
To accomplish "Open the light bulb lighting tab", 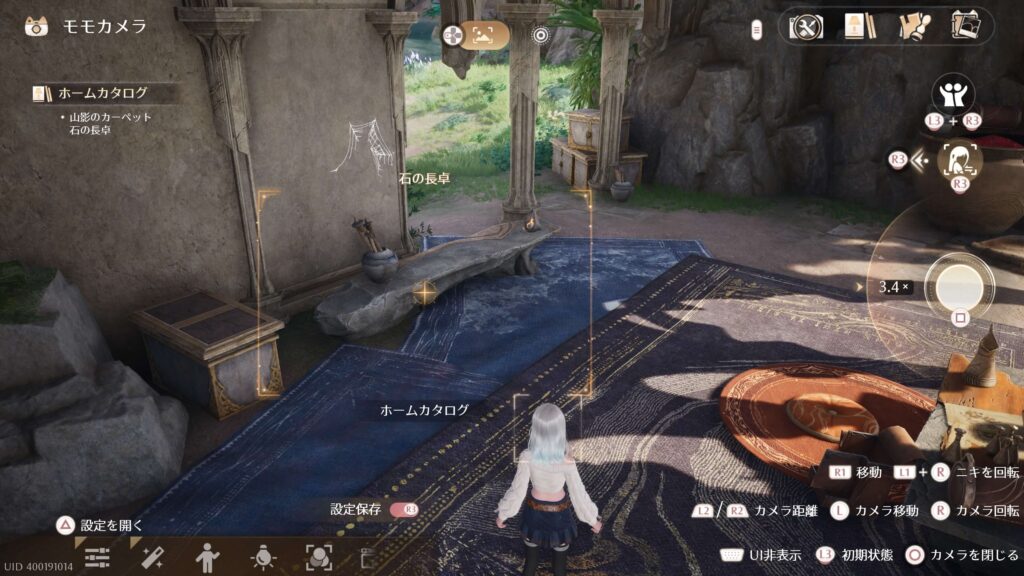I will click(x=263, y=558).
